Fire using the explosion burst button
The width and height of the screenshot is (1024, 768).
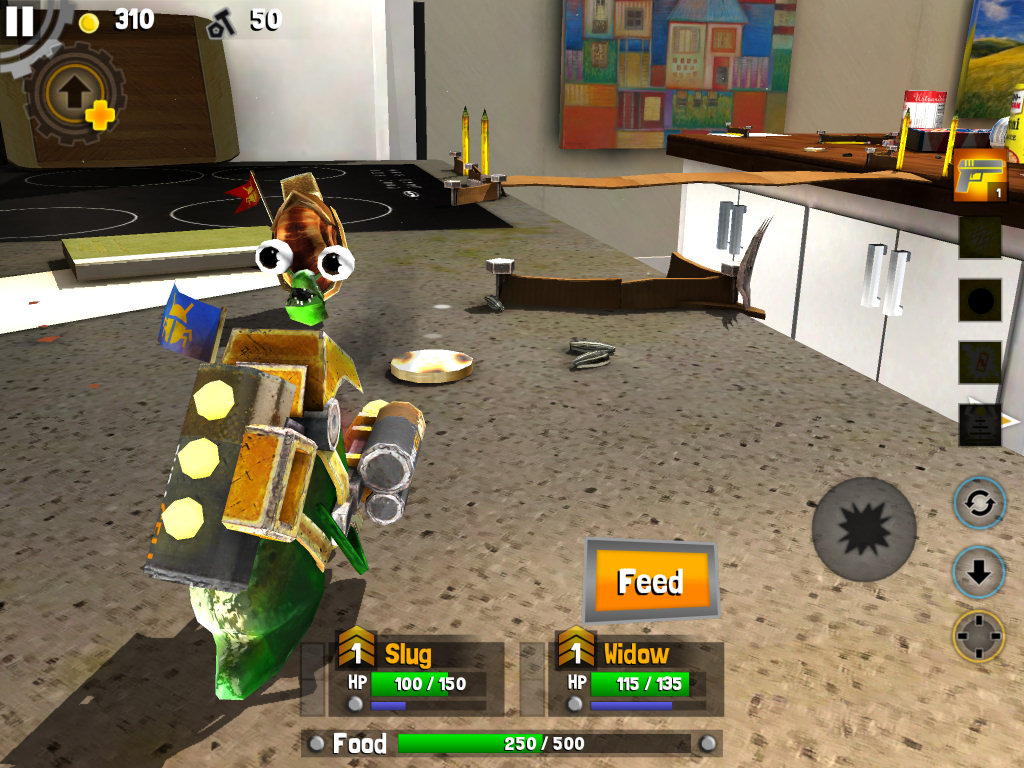(x=864, y=529)
